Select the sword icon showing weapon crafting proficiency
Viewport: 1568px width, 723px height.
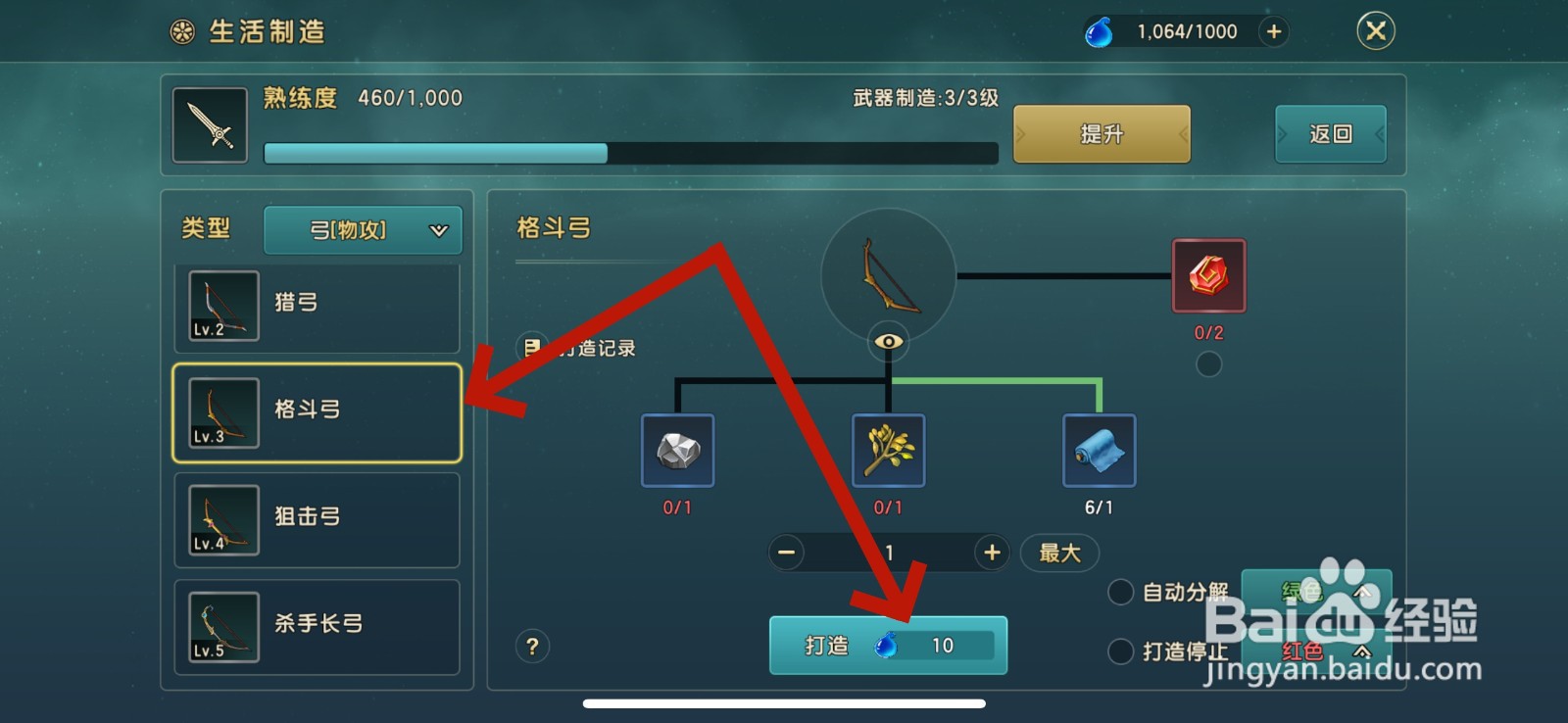point(209,124)
